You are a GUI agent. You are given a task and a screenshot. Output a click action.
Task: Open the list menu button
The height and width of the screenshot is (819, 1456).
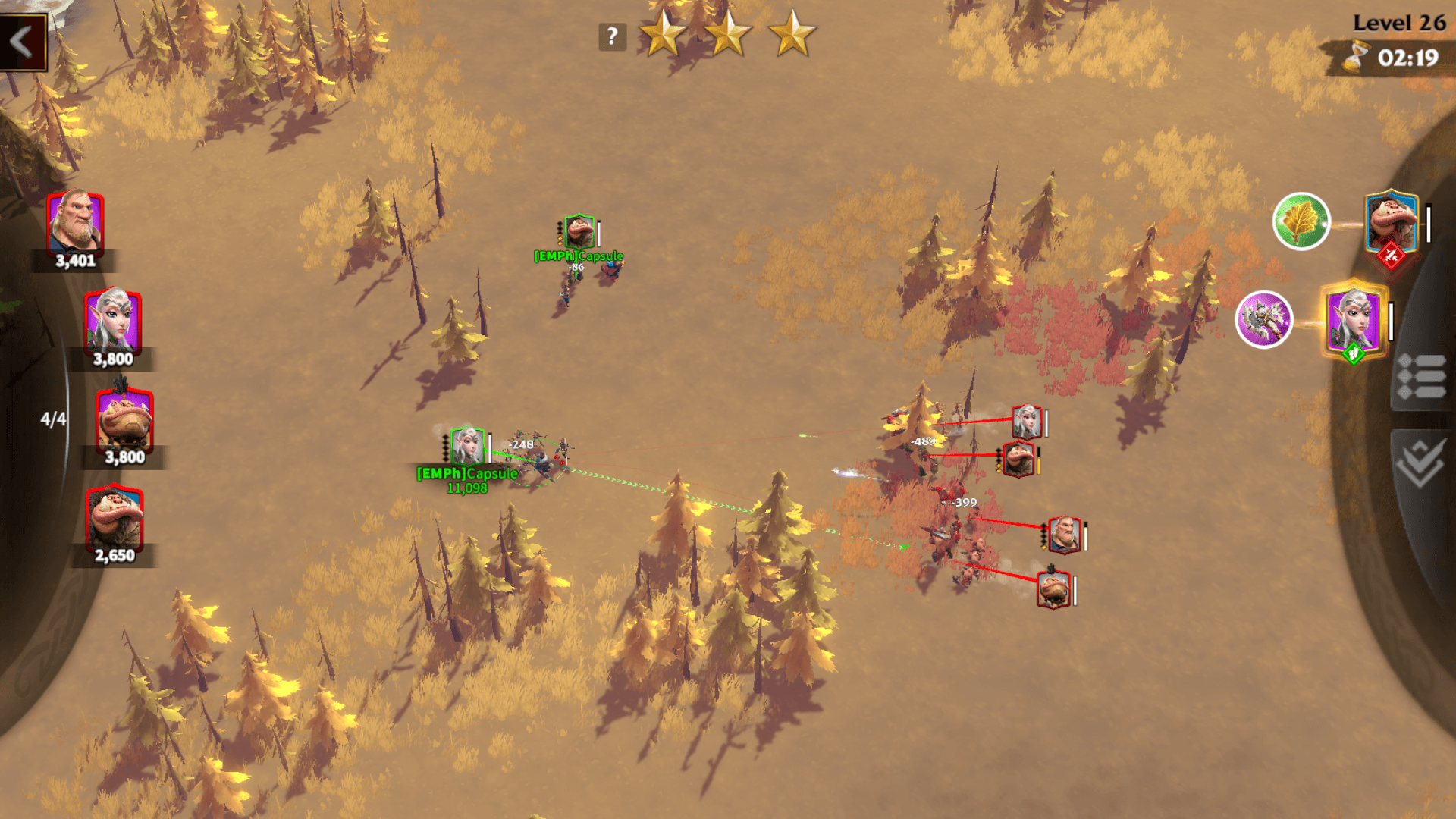pyautogui.click(x=1421, y=377)
